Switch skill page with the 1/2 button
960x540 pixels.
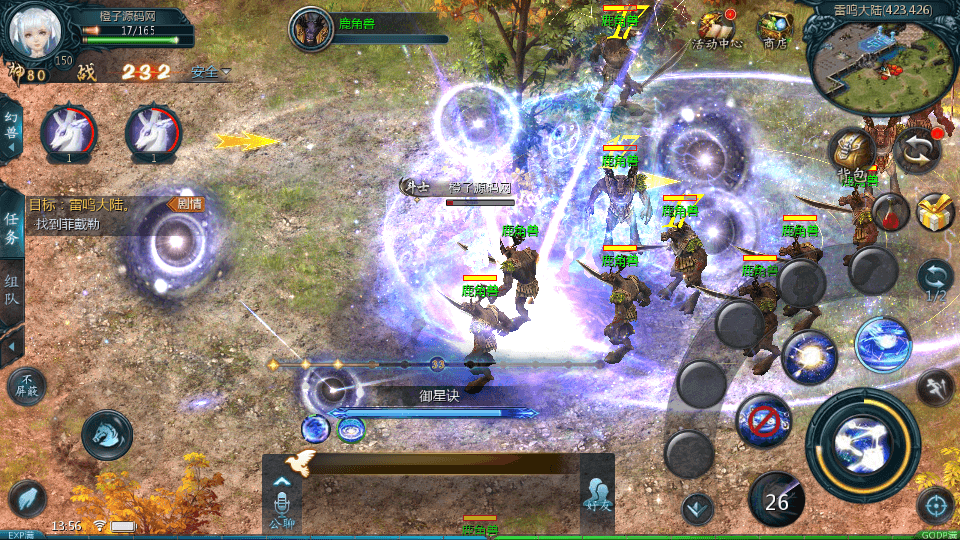(936, 282)
